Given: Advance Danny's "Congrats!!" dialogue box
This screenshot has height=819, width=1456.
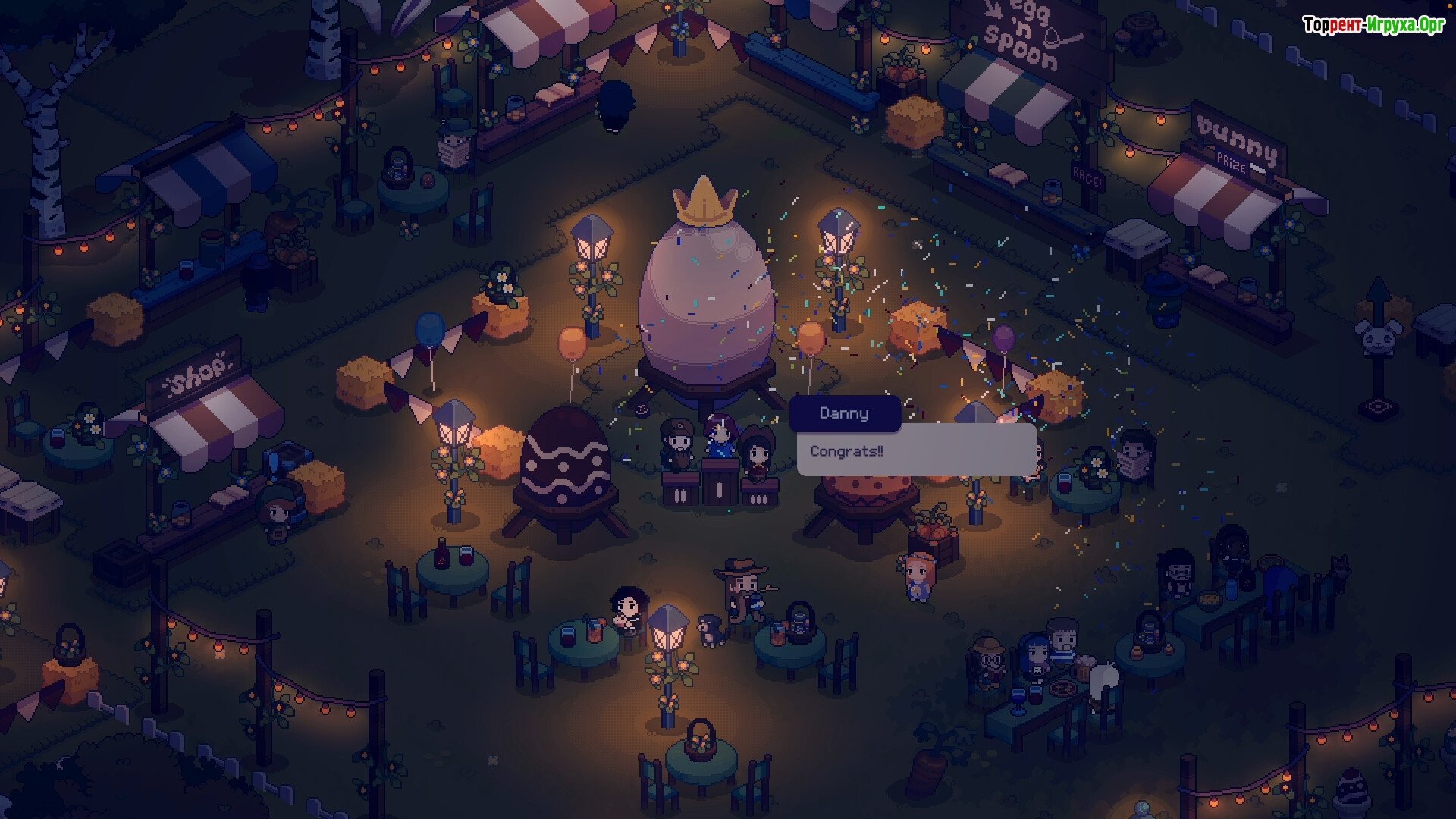Looking at the screenshot, I should (x=916, y=450).
